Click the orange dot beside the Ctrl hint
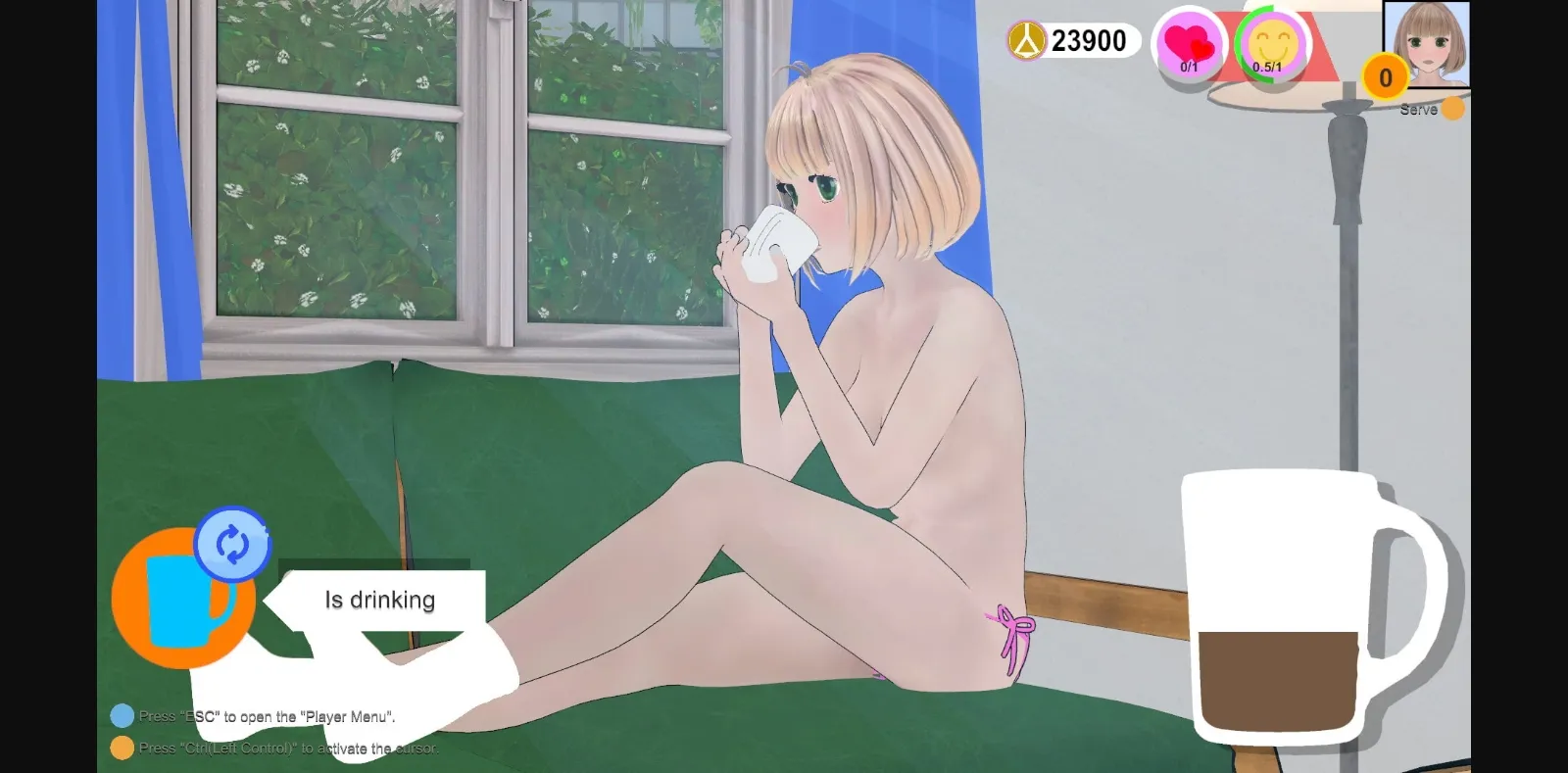1568x773 pixels. (122, 747)
